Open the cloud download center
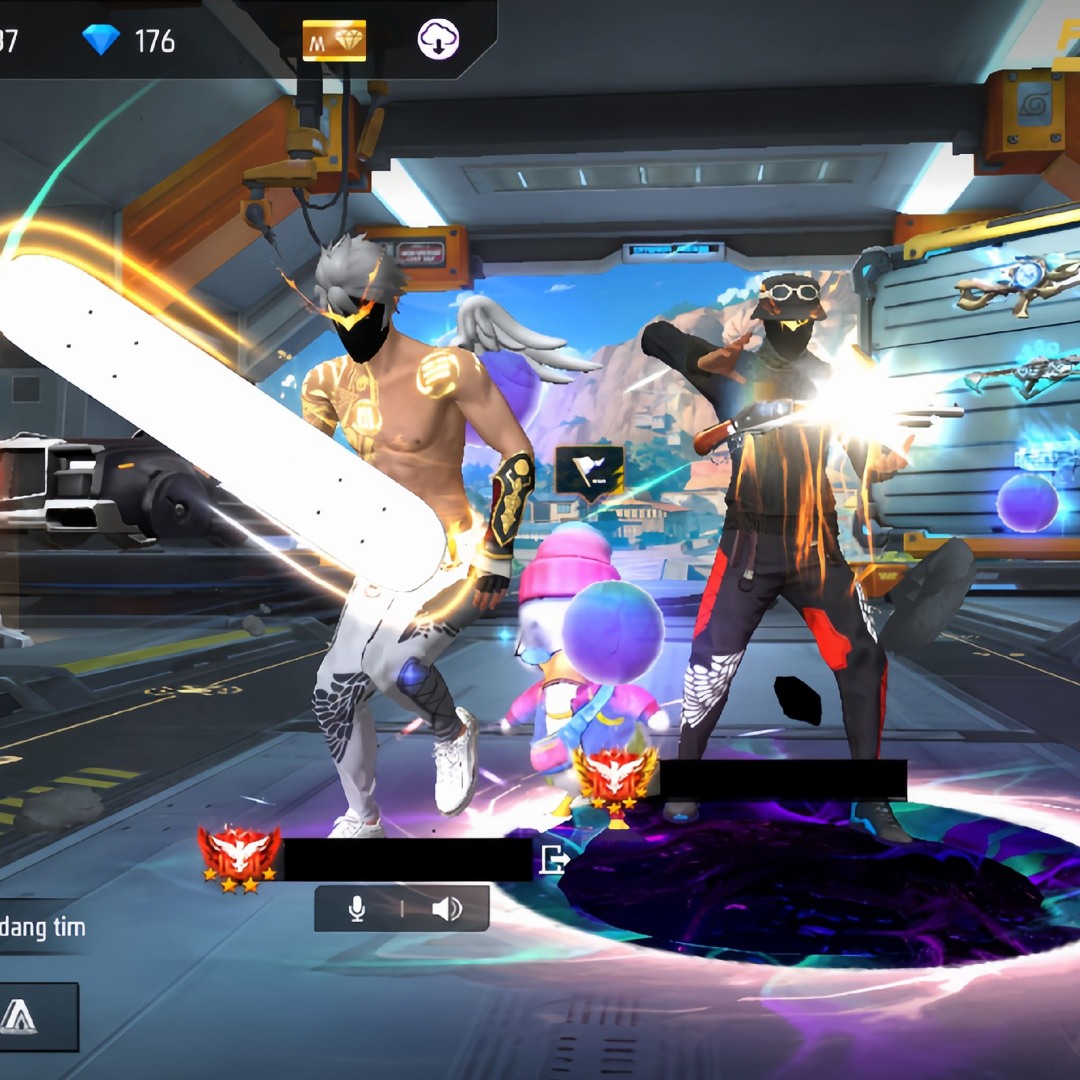1080x1080 pixels. tap(438, 40)
